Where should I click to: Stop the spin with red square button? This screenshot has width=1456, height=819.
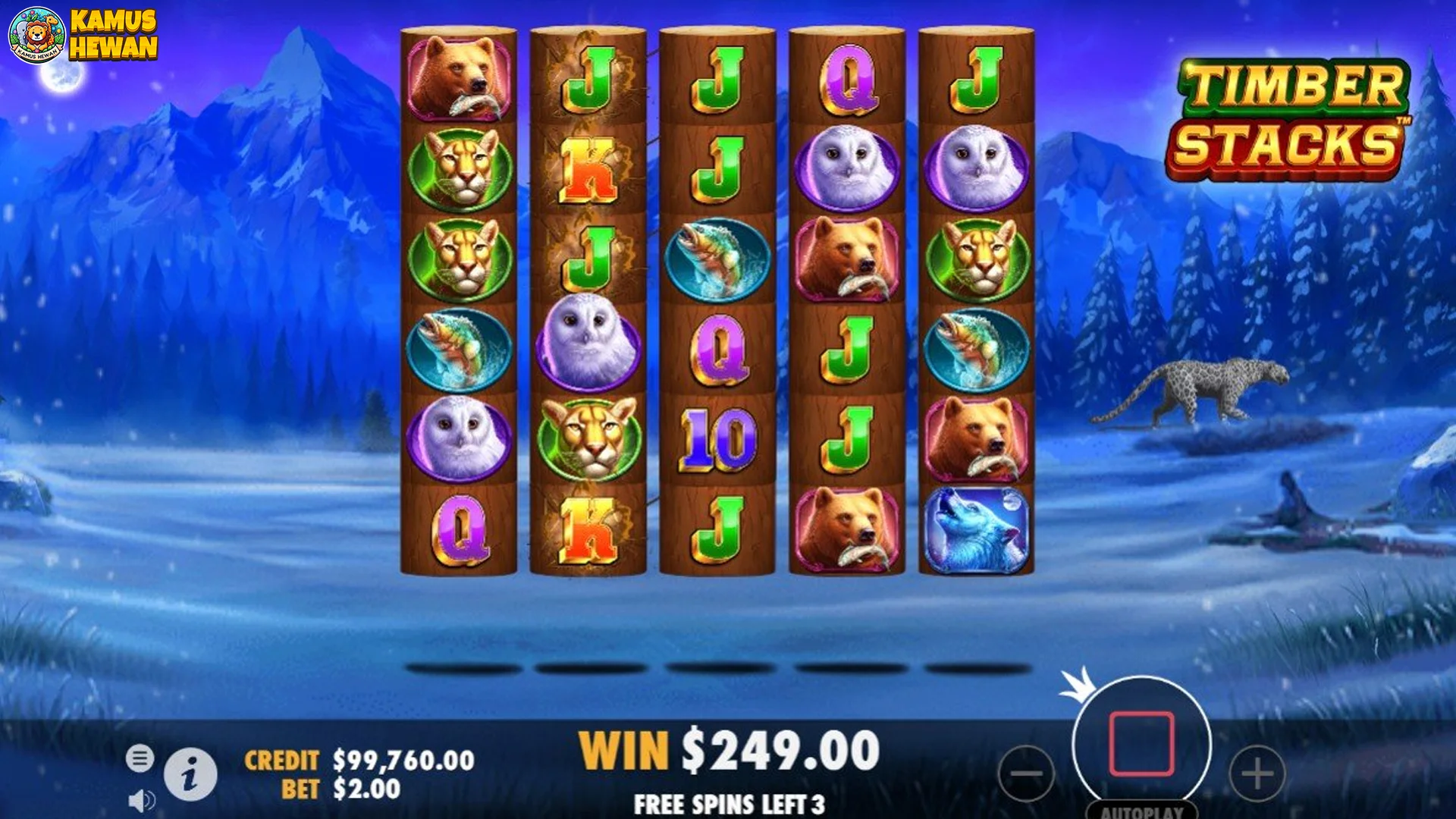coord(1141,744)
